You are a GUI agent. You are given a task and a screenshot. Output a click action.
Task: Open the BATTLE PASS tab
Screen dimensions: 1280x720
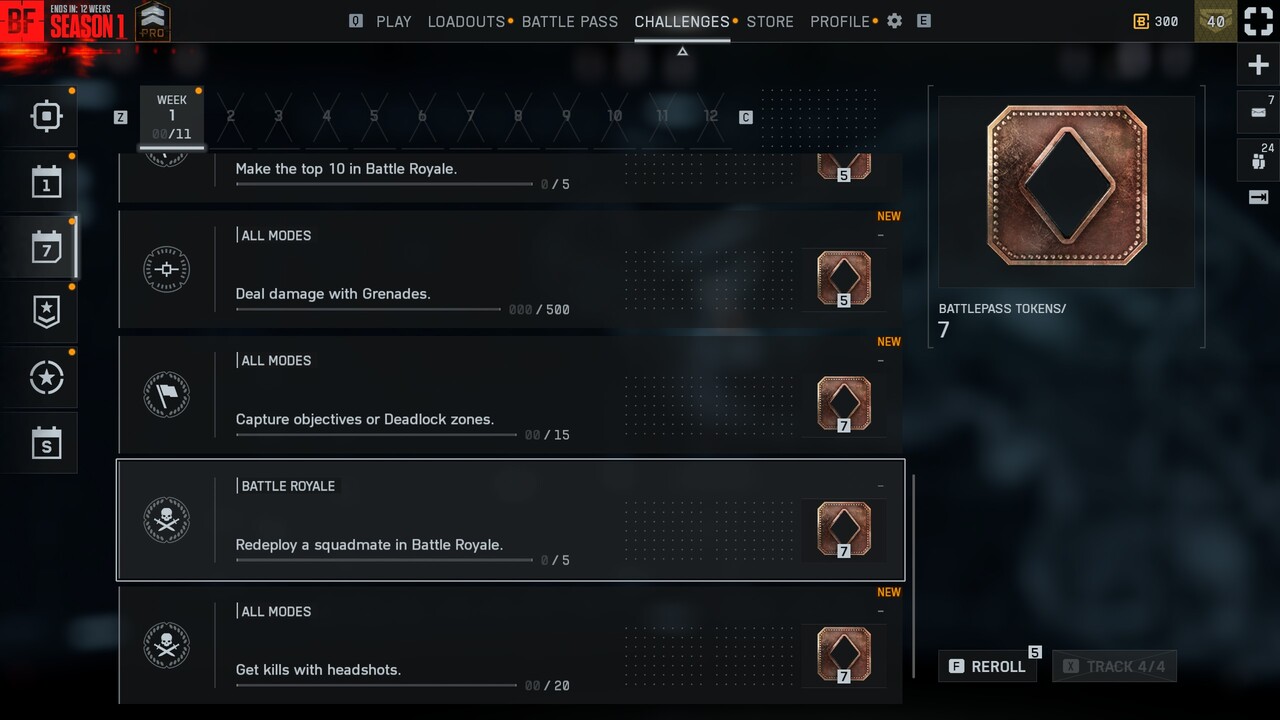pyautogui.click(x=570, y=21)
